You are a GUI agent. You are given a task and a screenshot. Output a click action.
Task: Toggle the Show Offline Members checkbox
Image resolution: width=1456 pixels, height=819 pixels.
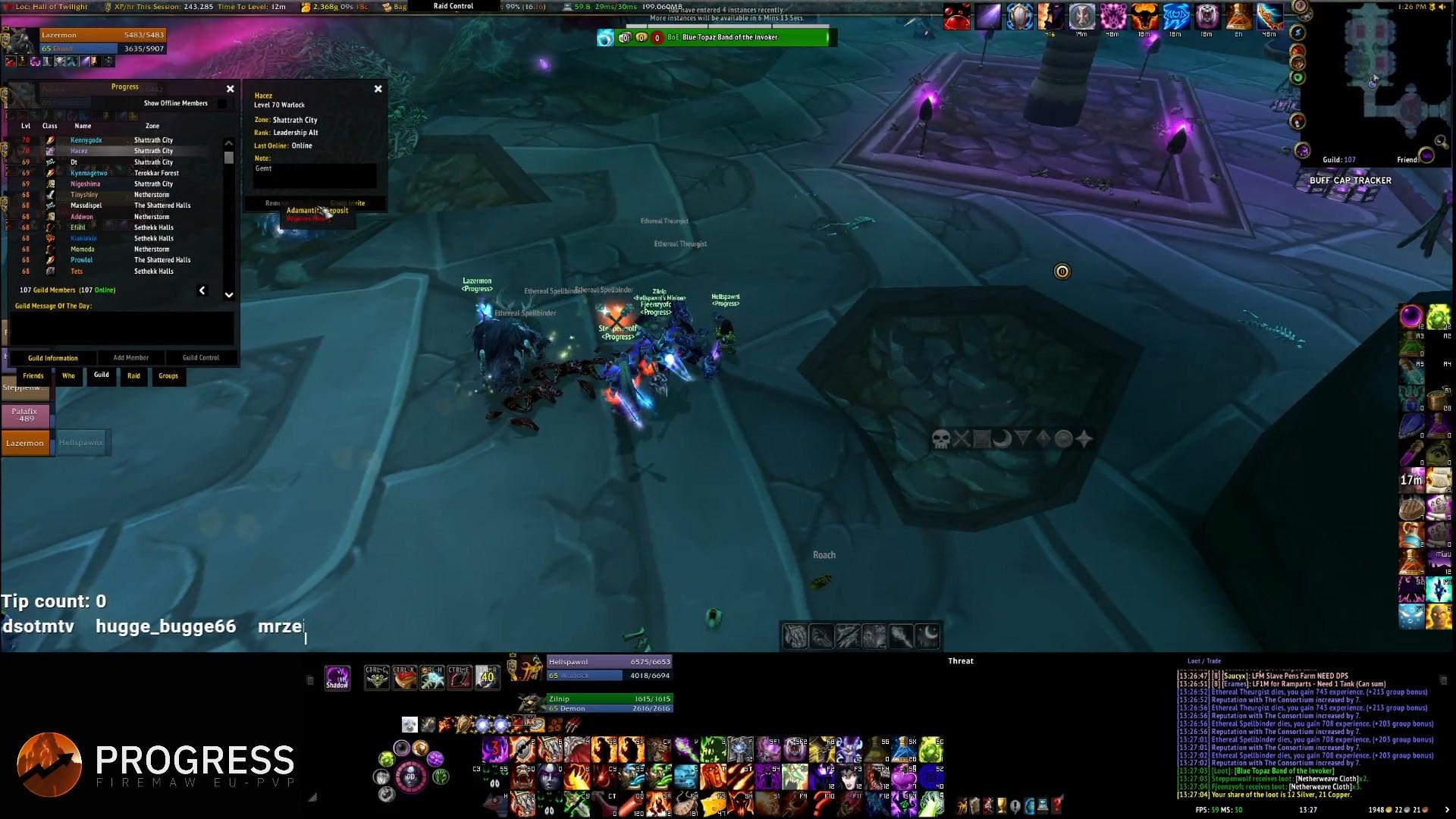coord(221,104)
